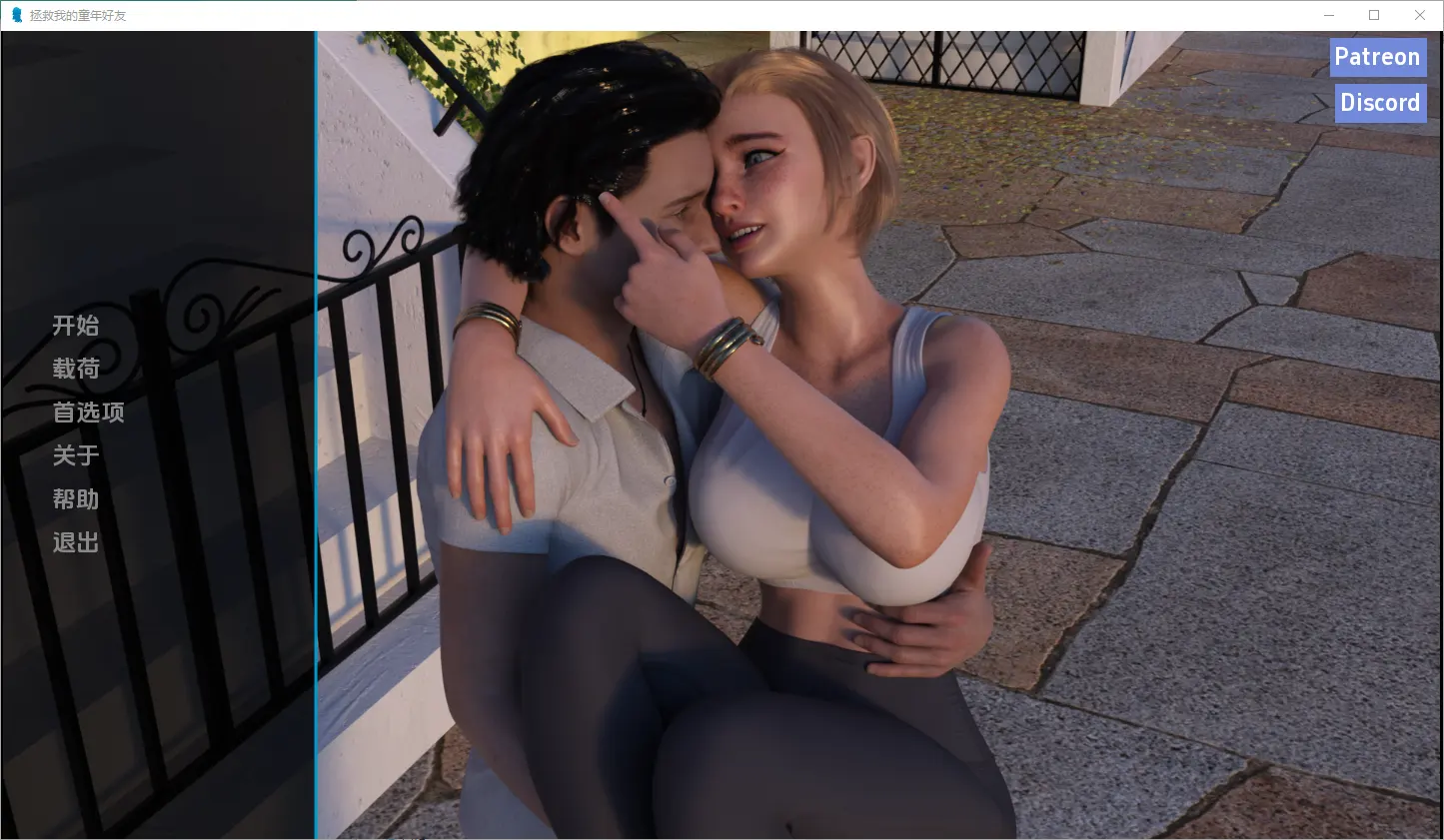This screenshot has height=840, width=1444.
Task: Choose 退出 to quit the game
Action: (x=76, y=542)
